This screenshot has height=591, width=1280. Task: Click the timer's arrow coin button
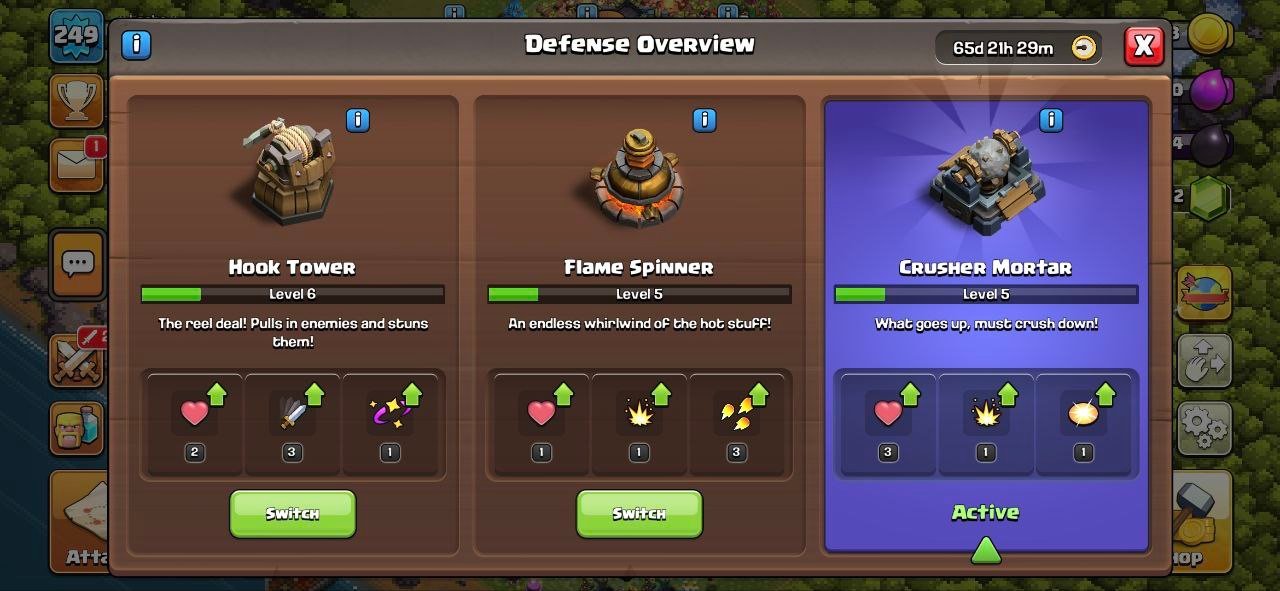click(x=1084, y=47)
